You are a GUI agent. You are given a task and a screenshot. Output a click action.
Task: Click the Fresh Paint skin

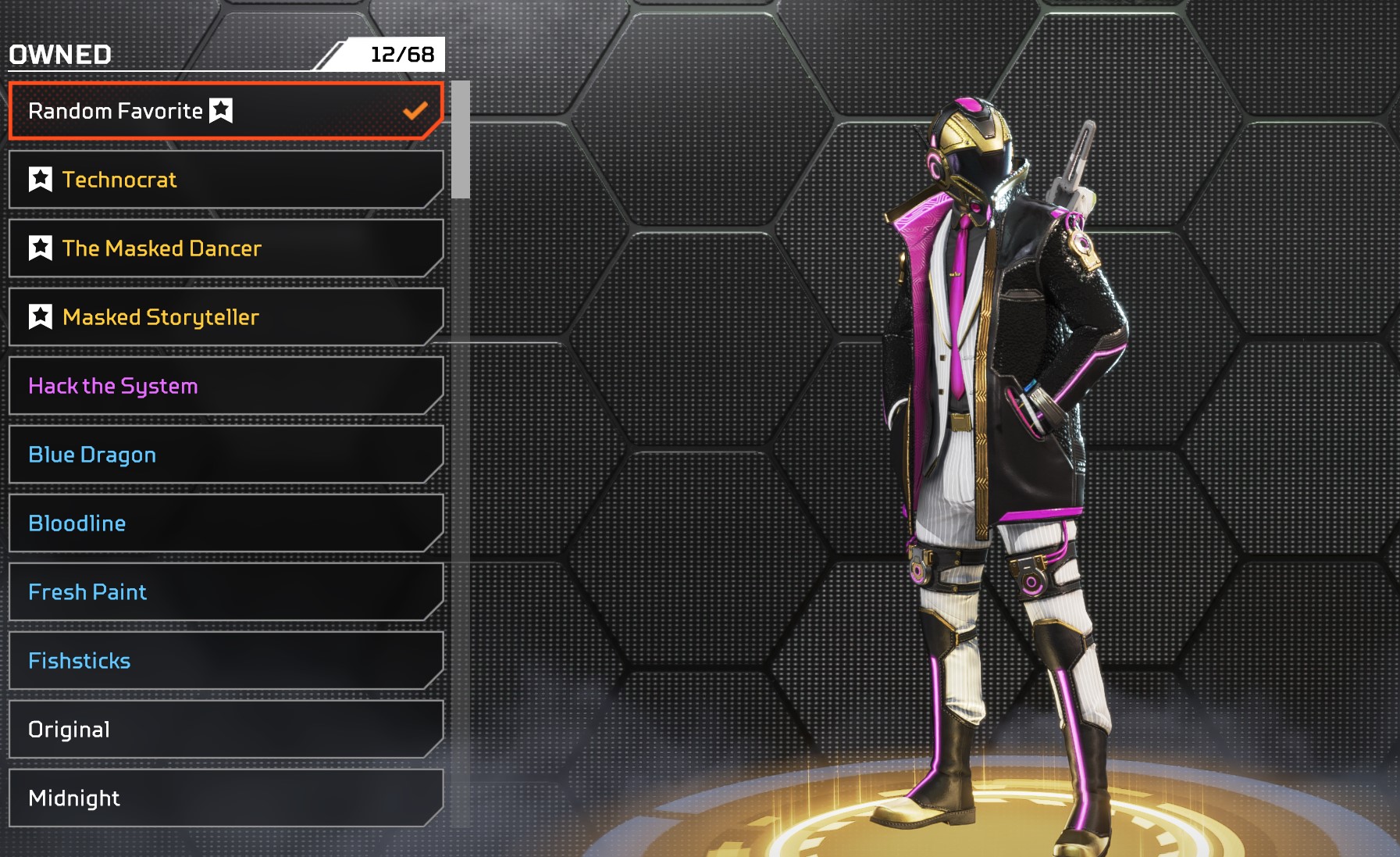226,592
